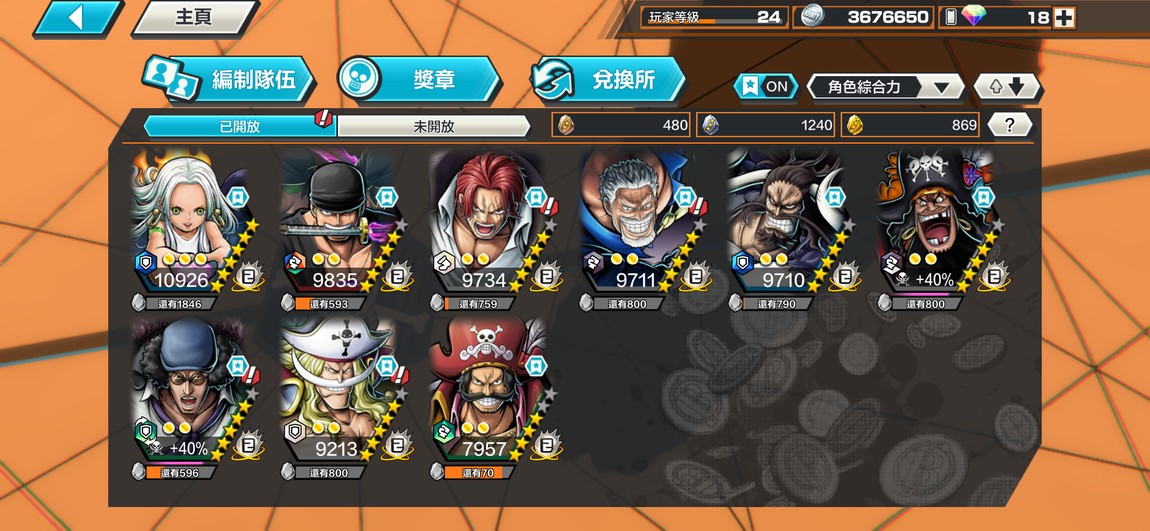Open the 兌換所 exchange shop
Image resolution: width=1150 pixels, height=531 pixels.
(610, 80)
